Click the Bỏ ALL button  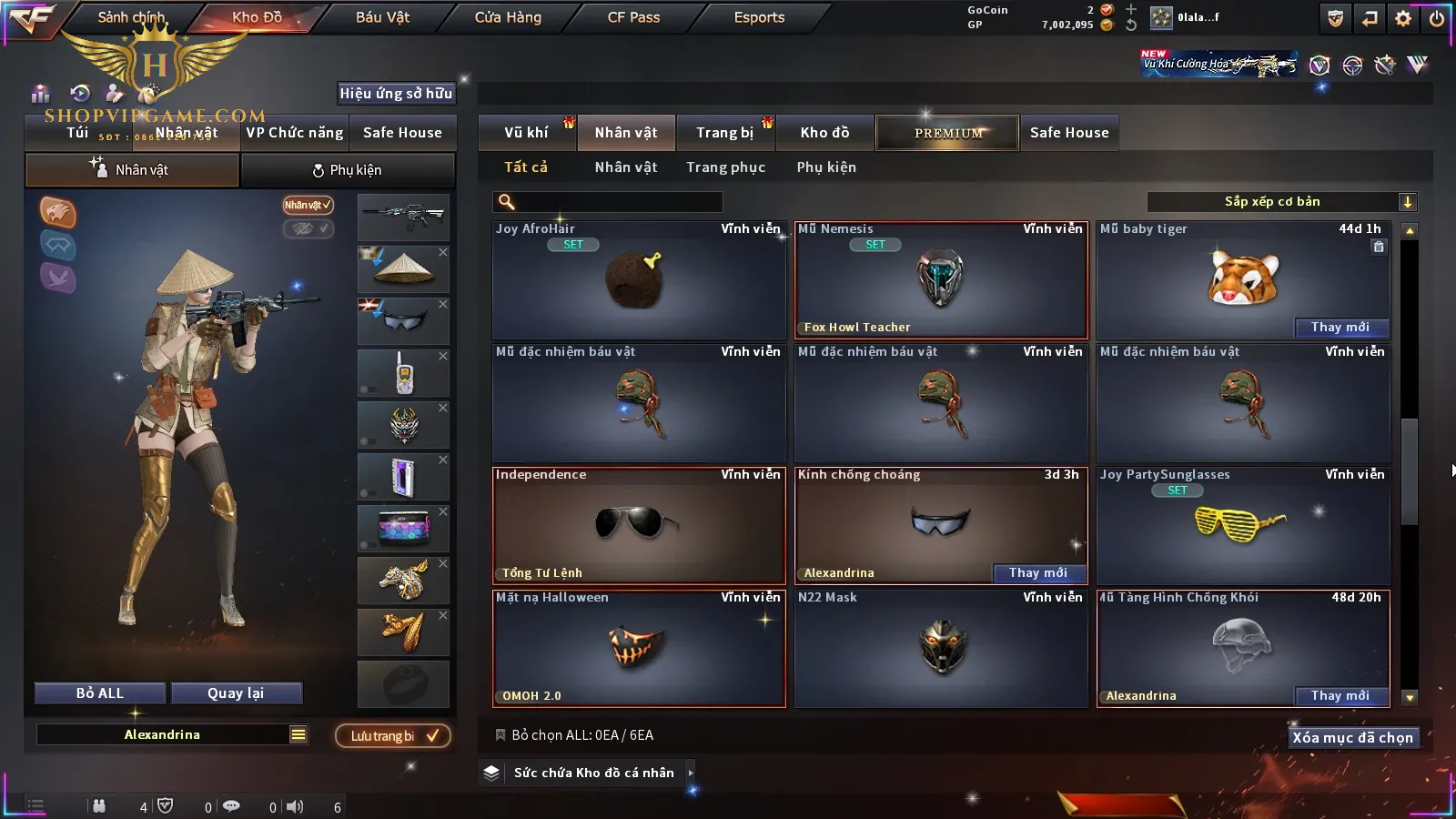[100, 693]
